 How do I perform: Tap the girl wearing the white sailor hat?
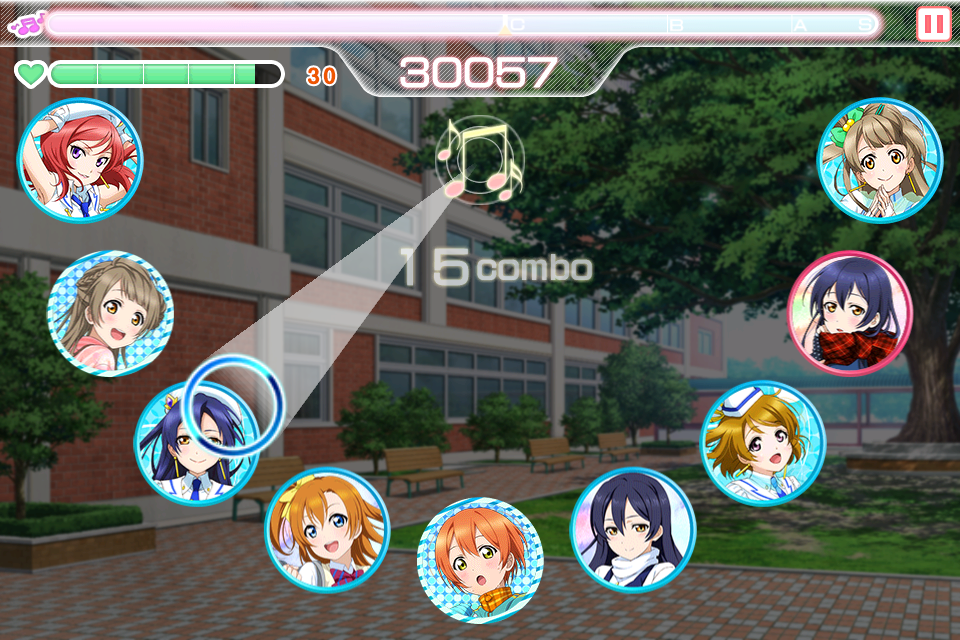click(763, 443)
